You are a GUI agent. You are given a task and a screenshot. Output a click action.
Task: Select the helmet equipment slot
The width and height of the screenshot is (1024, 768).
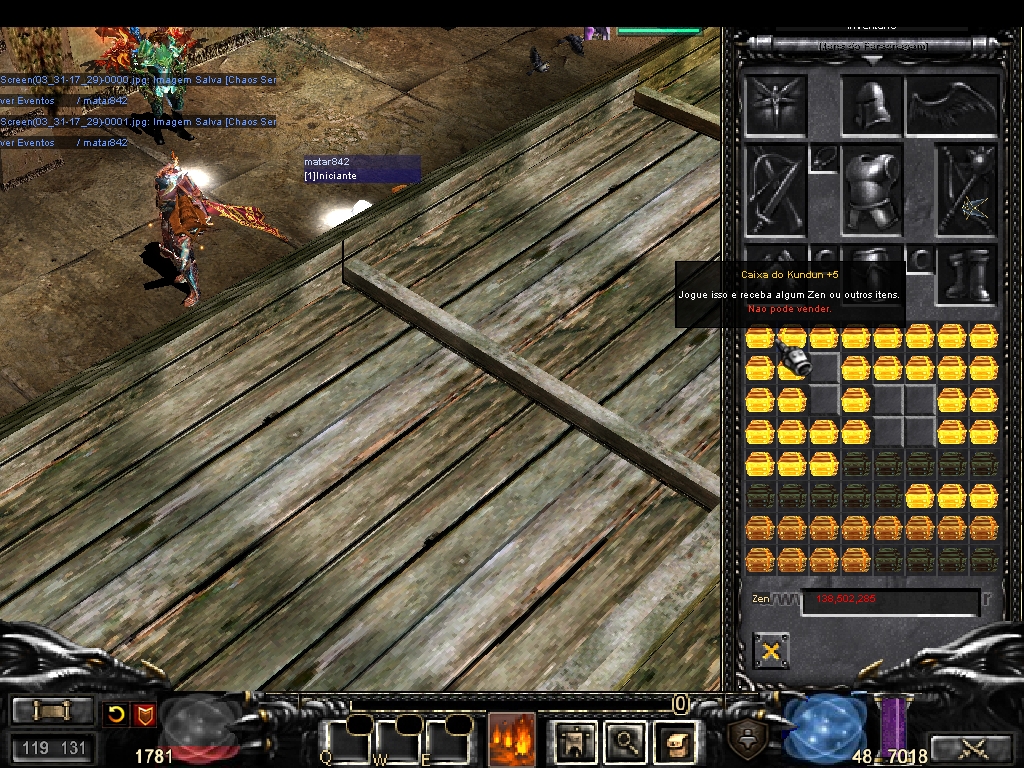click(x=872, y=105)
